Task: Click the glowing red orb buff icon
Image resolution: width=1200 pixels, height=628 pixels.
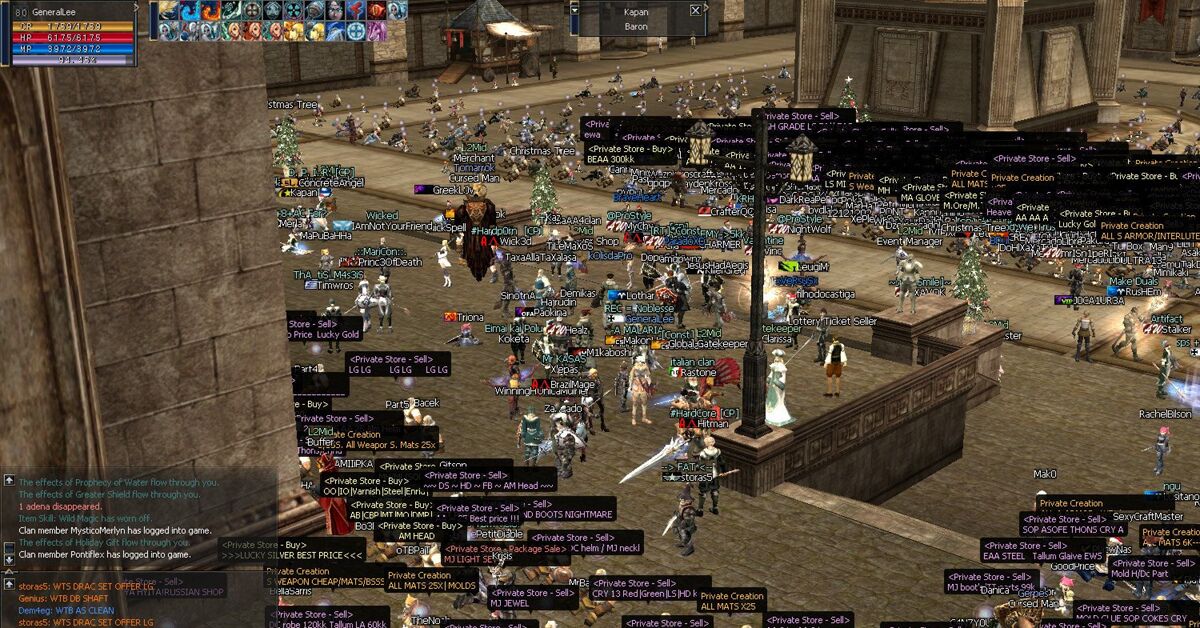Action: click(x=377, y=10)
